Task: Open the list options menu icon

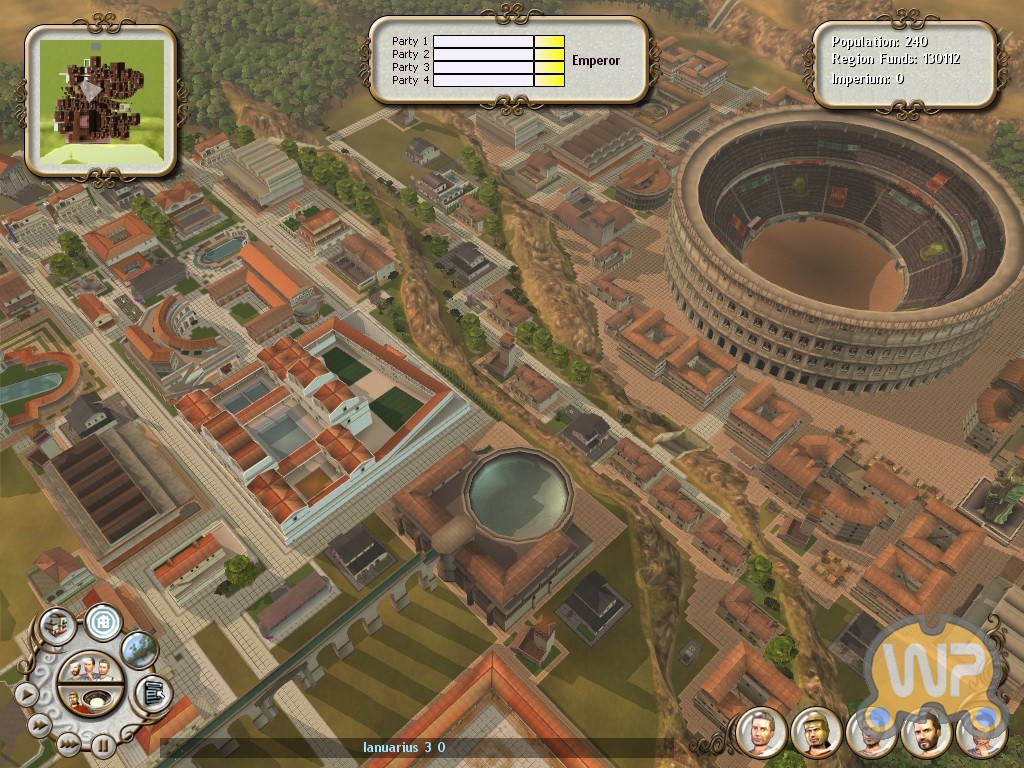Action: click(x=152, y=691)
